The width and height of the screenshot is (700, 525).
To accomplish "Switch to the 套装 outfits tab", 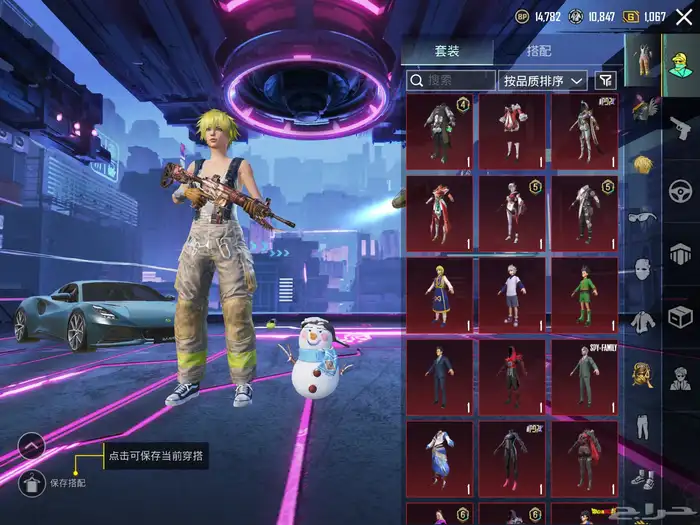I will point(447,51).
